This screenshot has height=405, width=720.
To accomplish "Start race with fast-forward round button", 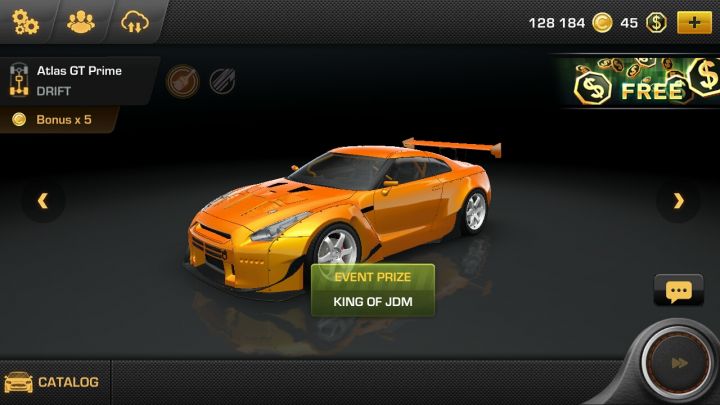I will coord(679,363).
